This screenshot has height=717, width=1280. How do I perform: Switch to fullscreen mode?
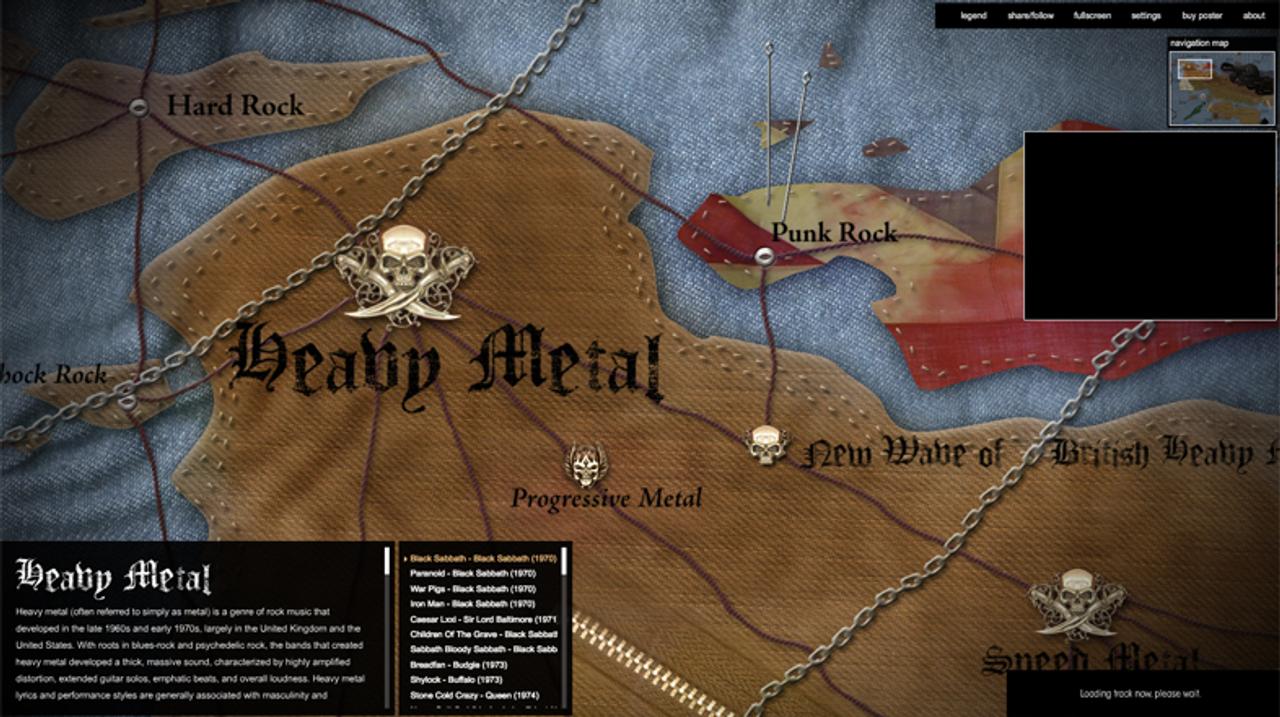[1092, 16]
